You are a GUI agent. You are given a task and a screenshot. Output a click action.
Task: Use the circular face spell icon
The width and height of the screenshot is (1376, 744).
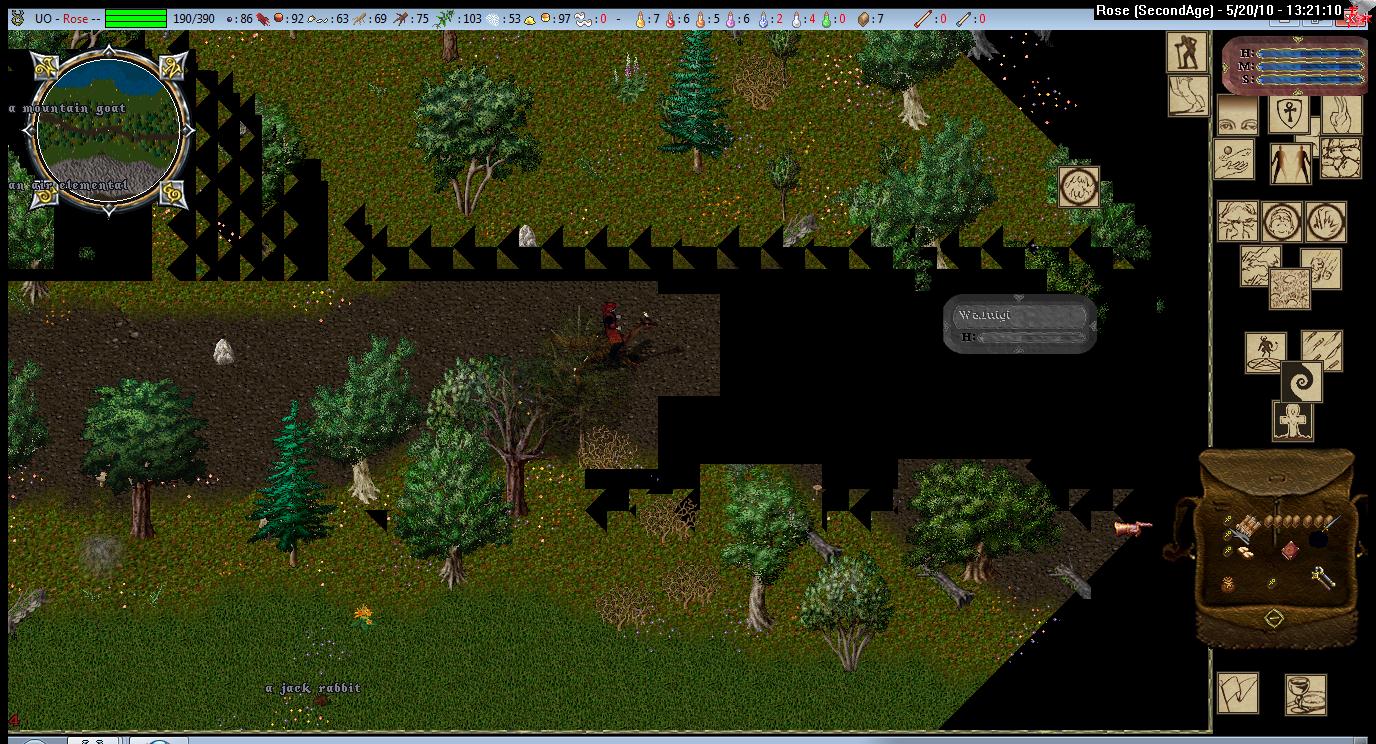tap(1281, 221)
